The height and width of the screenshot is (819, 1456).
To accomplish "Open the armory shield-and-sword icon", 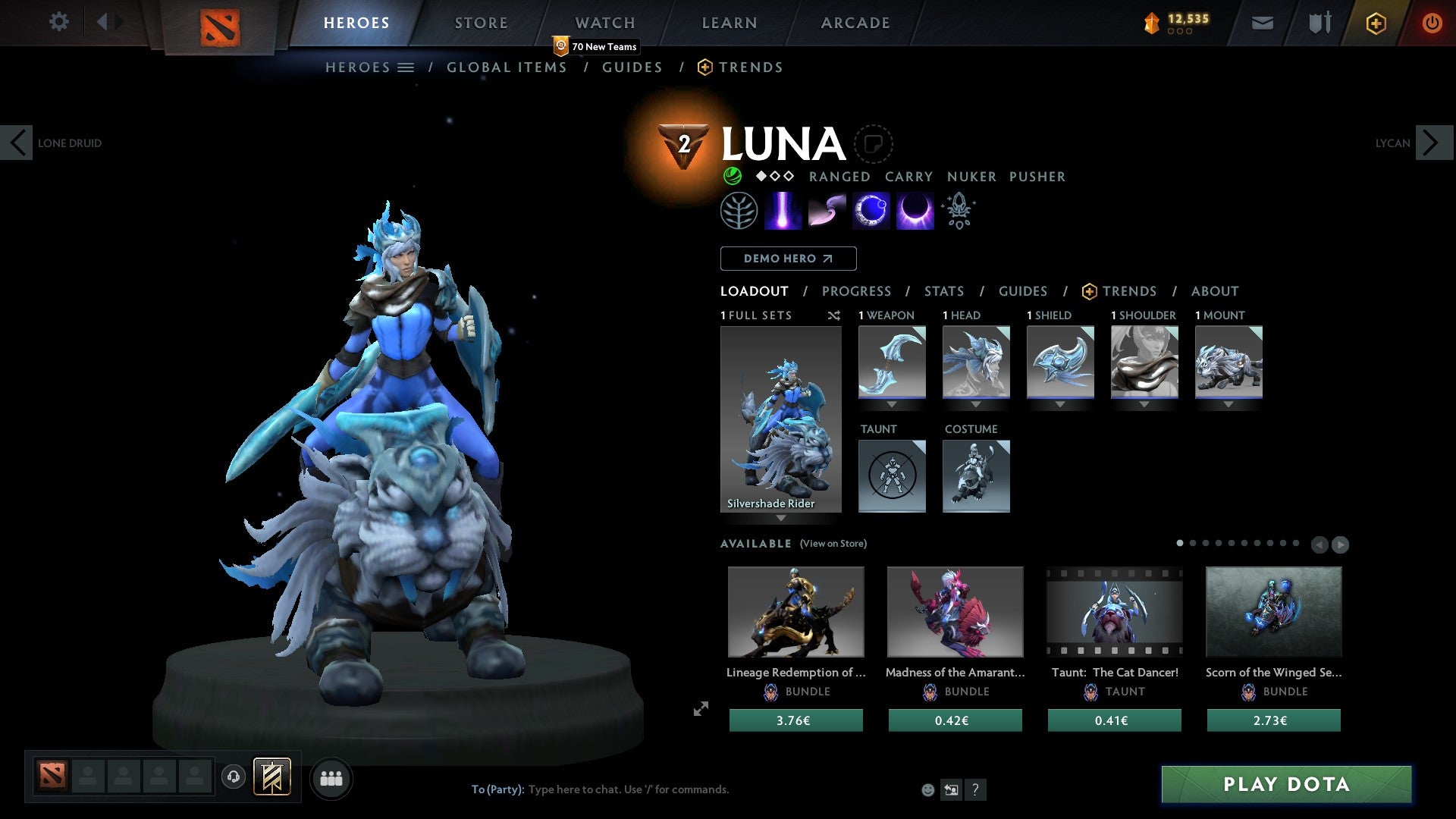I will 1319,22.
